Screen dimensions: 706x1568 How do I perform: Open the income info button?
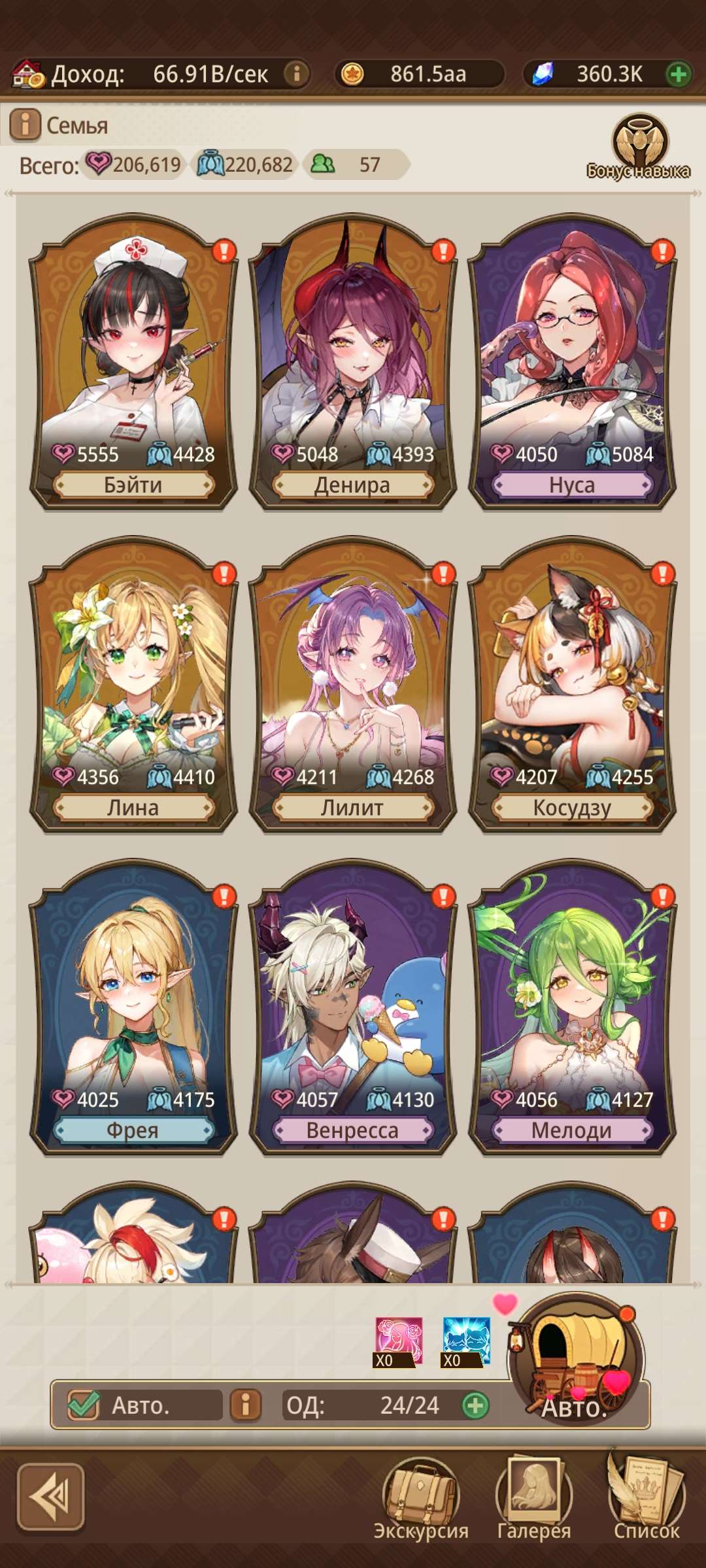pyautogui.click(x=296, y=74)
